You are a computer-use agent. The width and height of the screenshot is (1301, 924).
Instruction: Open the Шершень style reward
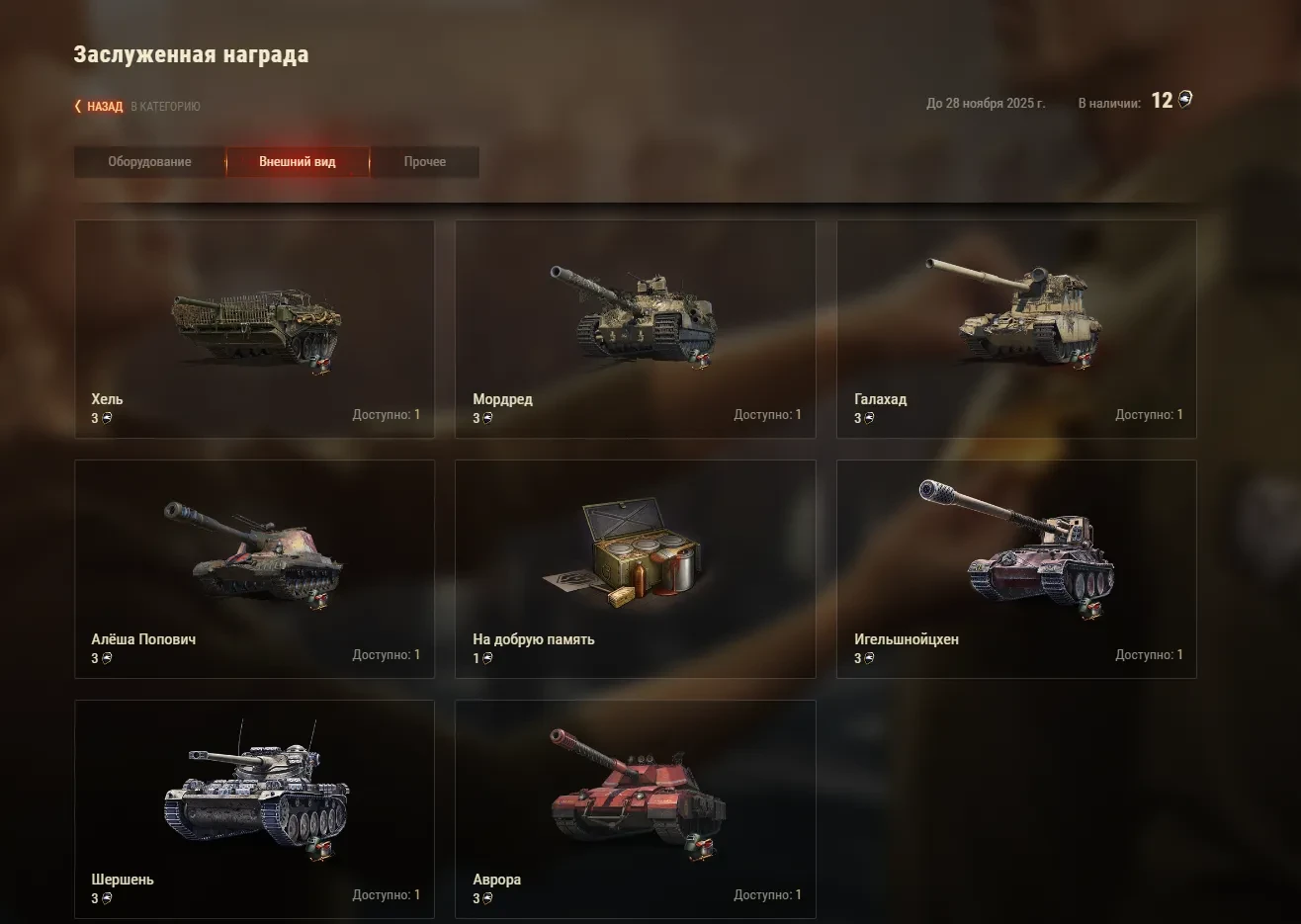pos(254,809)
